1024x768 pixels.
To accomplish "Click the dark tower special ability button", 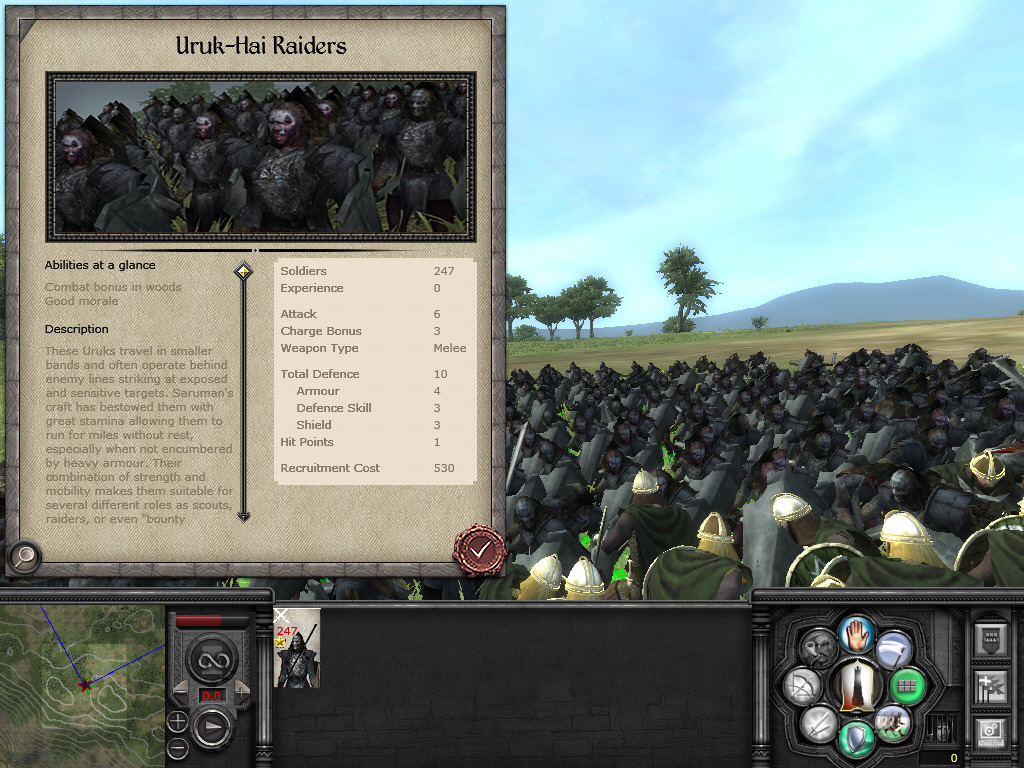I will (x=855, y=686).
